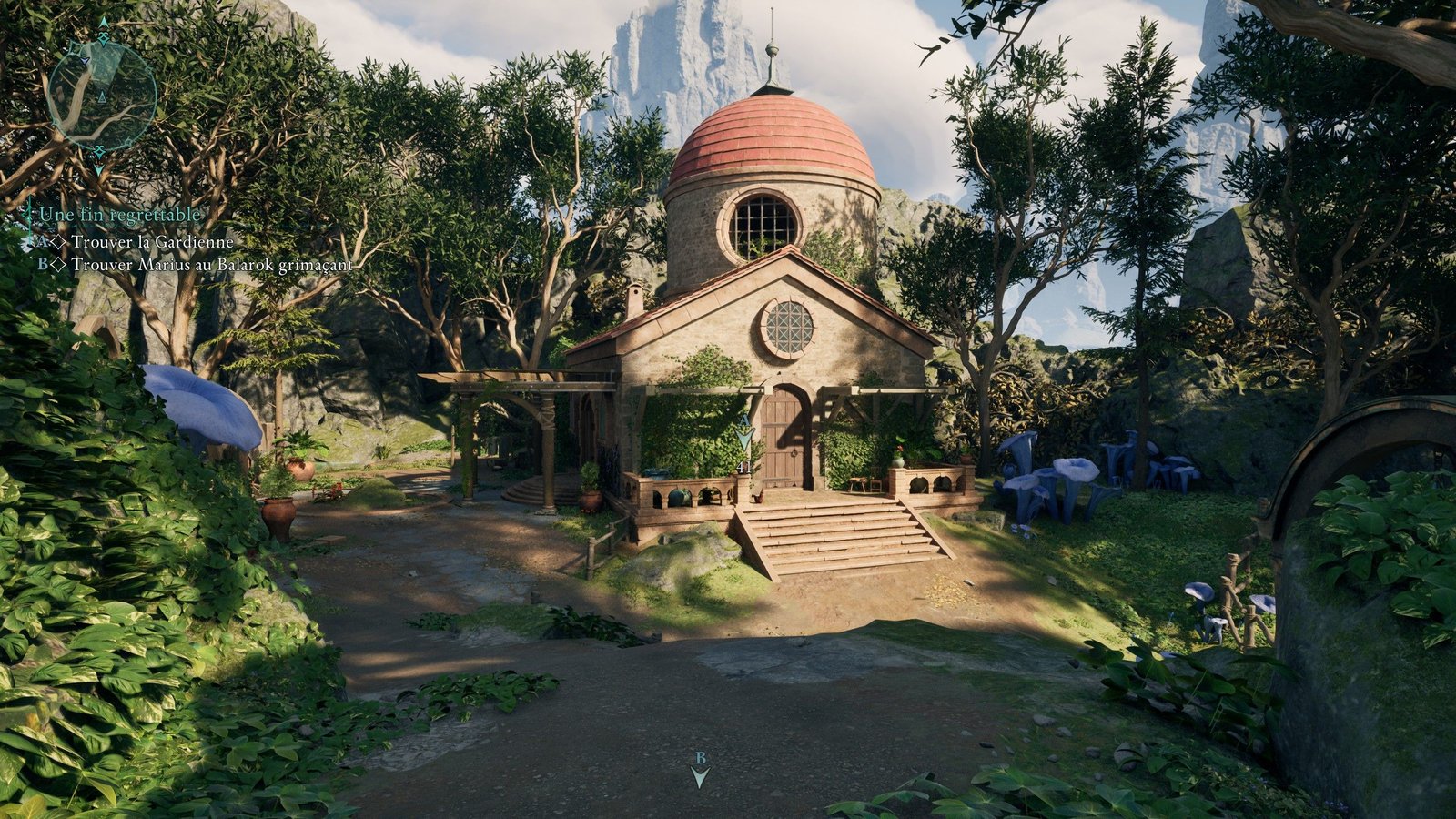This screenshot has width=1456, height=819.
Task: Click the circular compass minimap
Action: pos(102,95)
